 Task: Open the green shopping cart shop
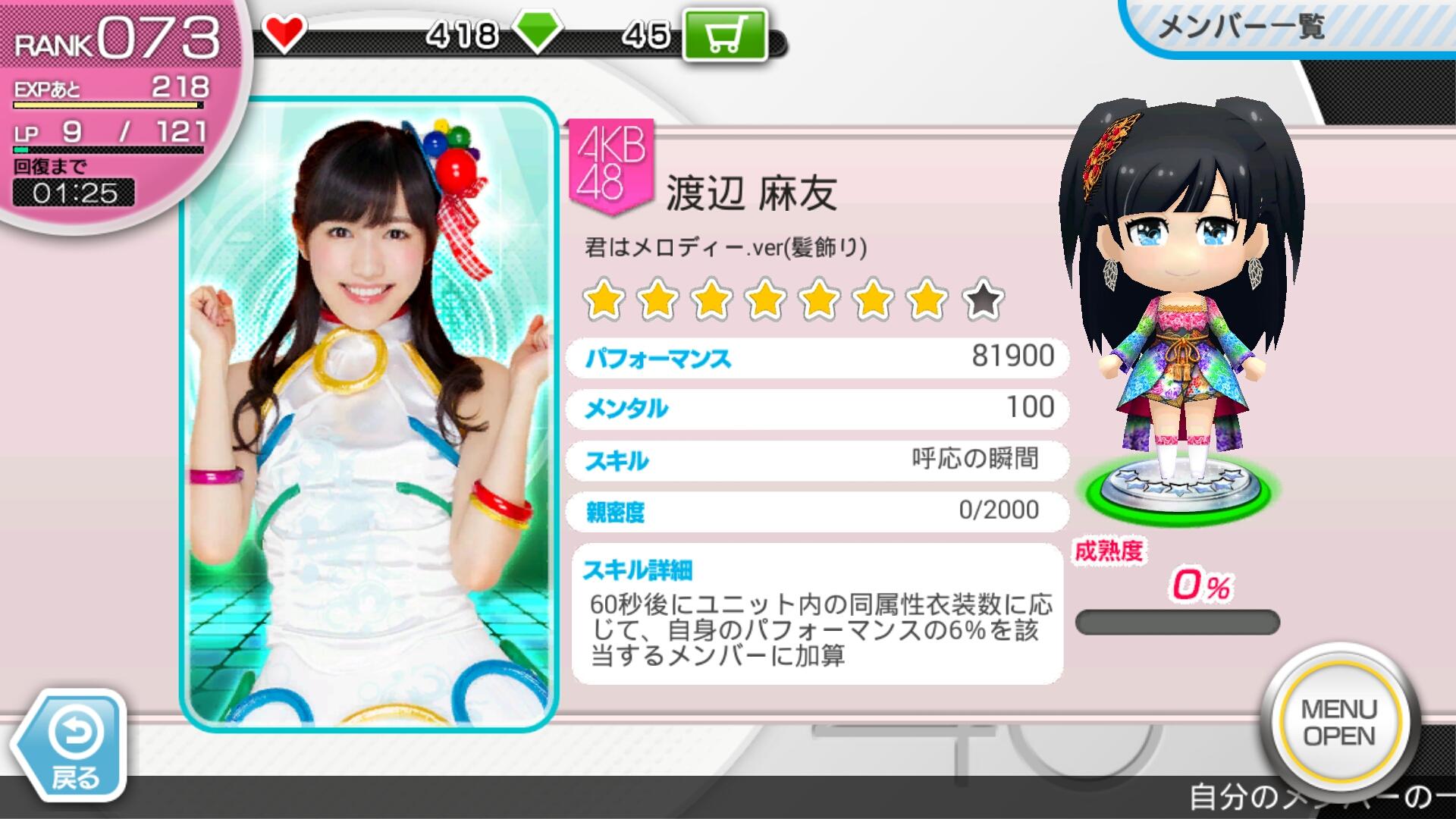[724, 34]
